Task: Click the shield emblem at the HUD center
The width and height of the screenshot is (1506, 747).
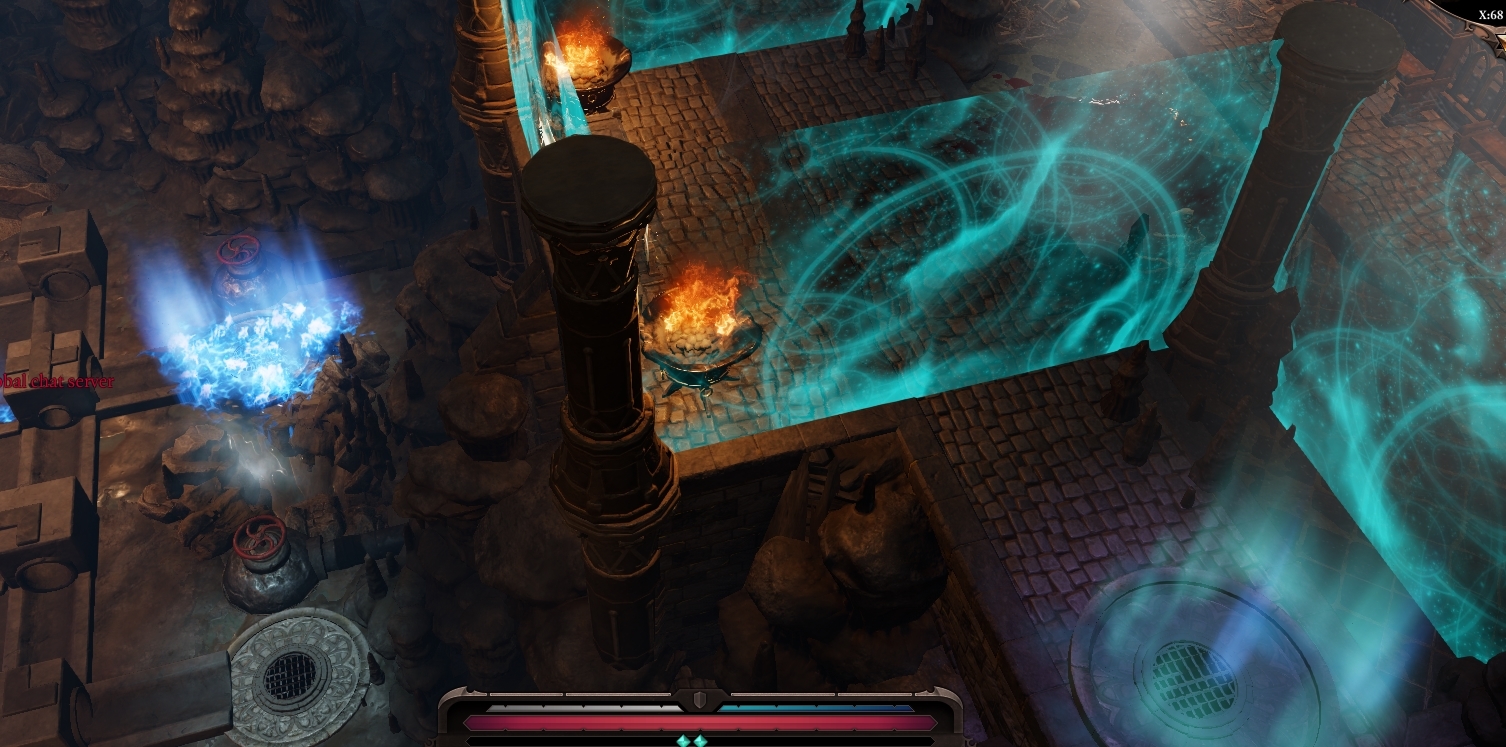Action: pos(700,698)
